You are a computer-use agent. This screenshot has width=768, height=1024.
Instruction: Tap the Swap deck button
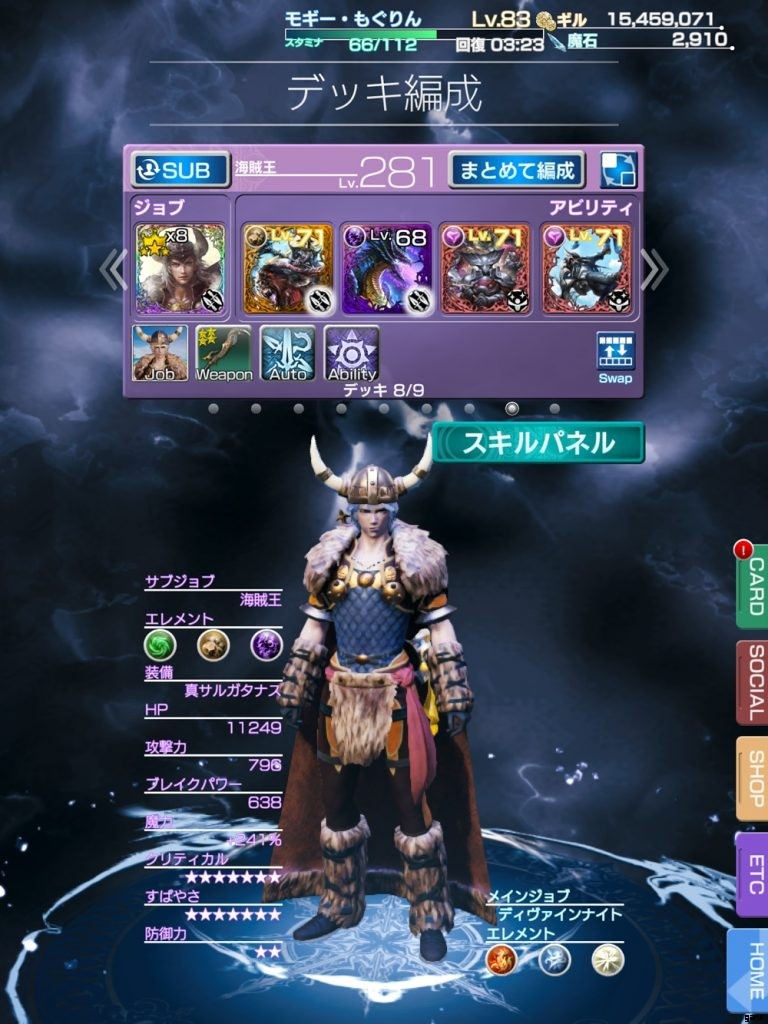coord(615,358)
